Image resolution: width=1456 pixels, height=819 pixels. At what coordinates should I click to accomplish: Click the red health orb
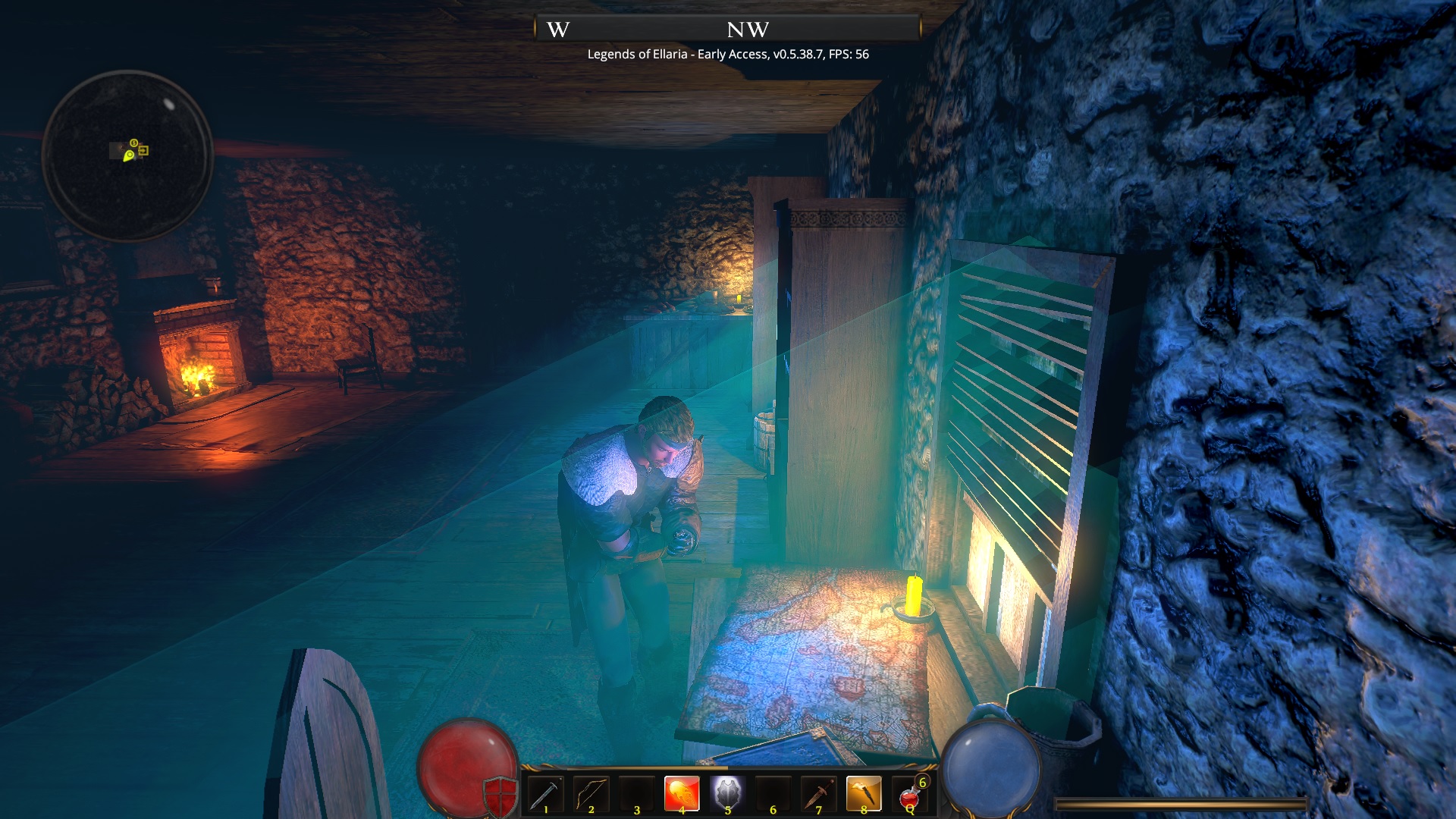tap(468, 766)
